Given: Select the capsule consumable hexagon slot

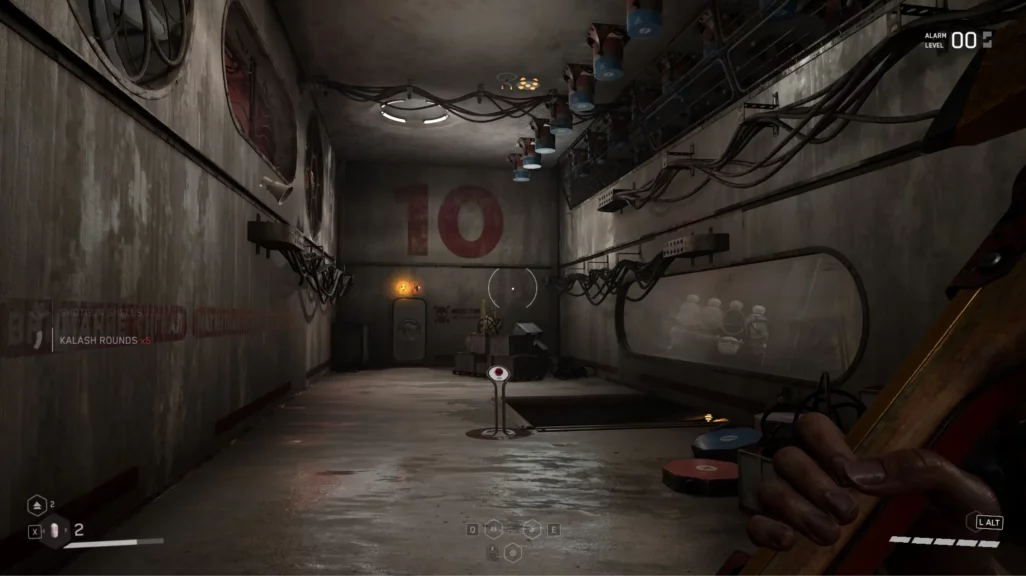Looking at the screenshot, I should 56,532.
